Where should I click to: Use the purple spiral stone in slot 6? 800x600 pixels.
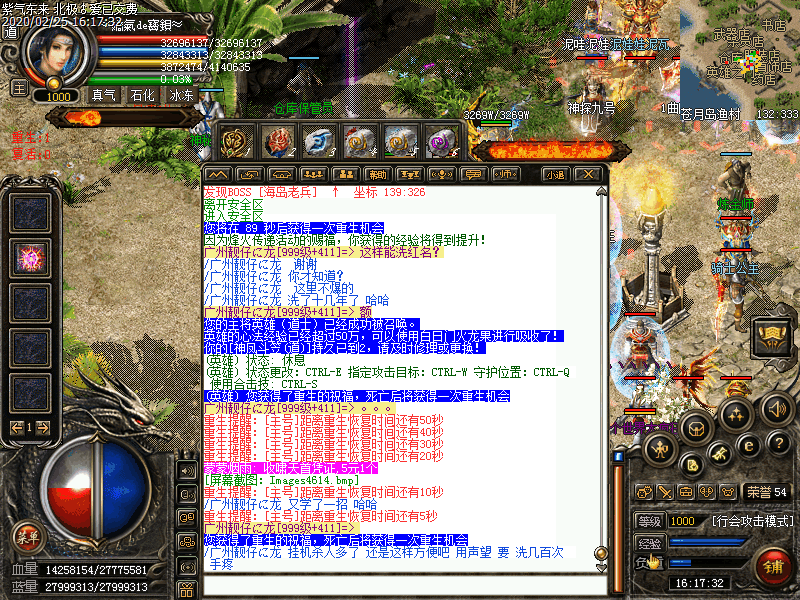tap(441, 143)
